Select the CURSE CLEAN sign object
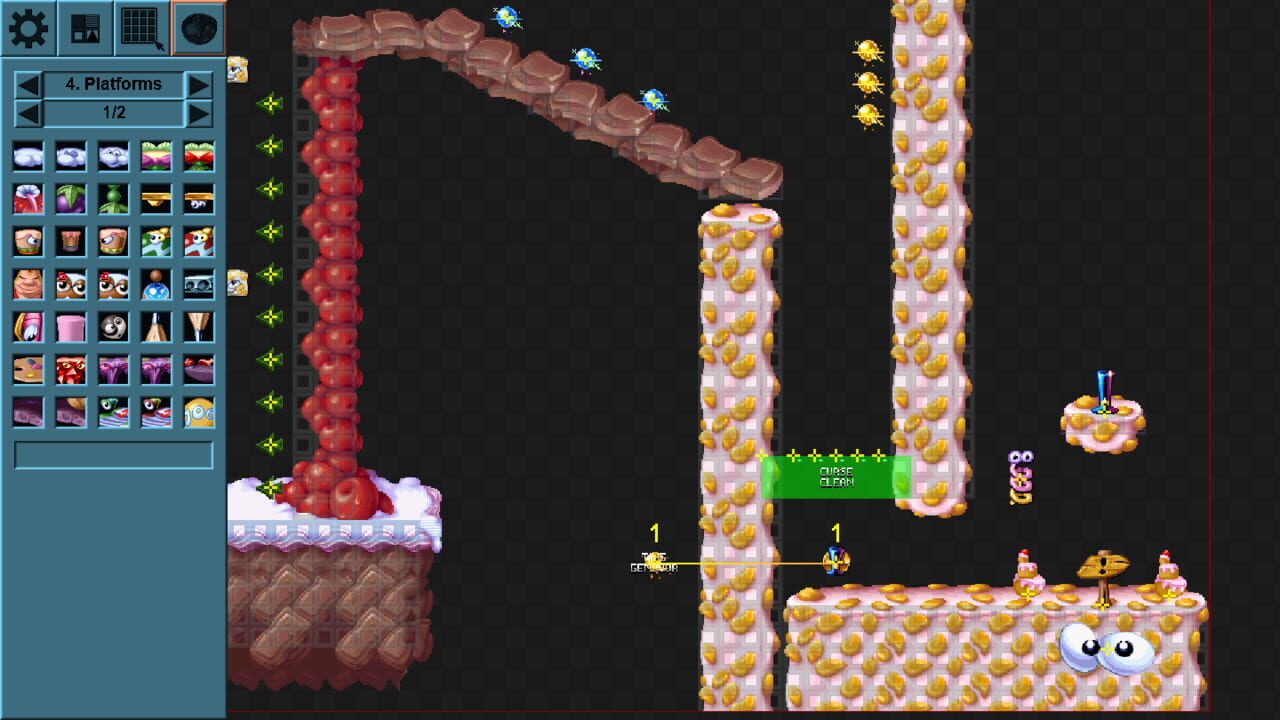Screen dimensions: 1280x720 coord(838,477)
